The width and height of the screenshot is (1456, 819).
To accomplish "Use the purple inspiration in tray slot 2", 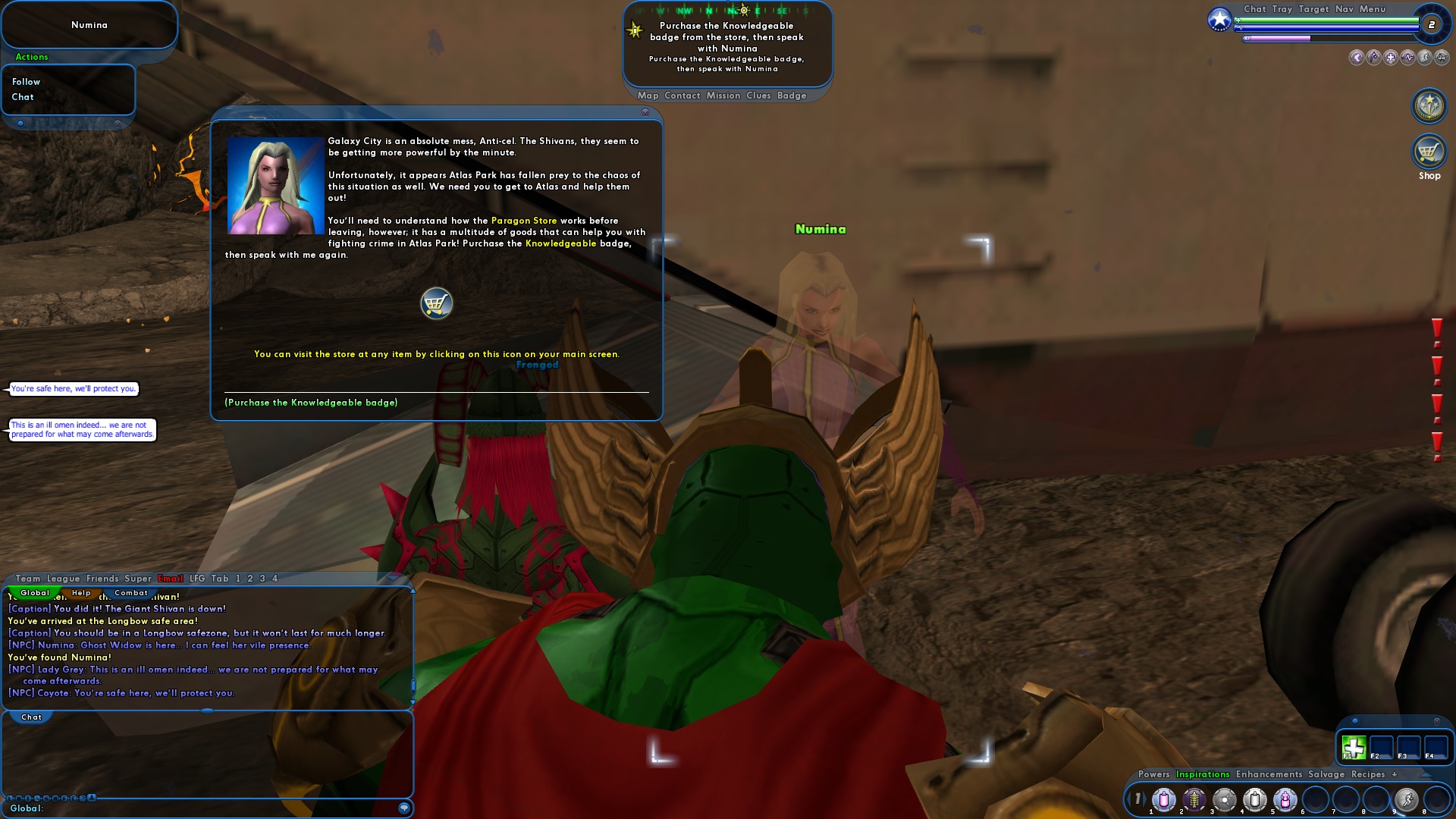I will click(1194, 799).
